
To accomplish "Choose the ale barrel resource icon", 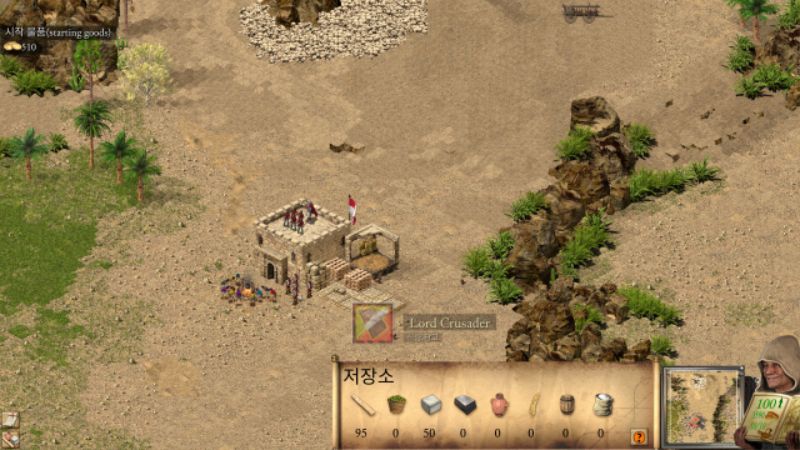I will pos(567,404).
